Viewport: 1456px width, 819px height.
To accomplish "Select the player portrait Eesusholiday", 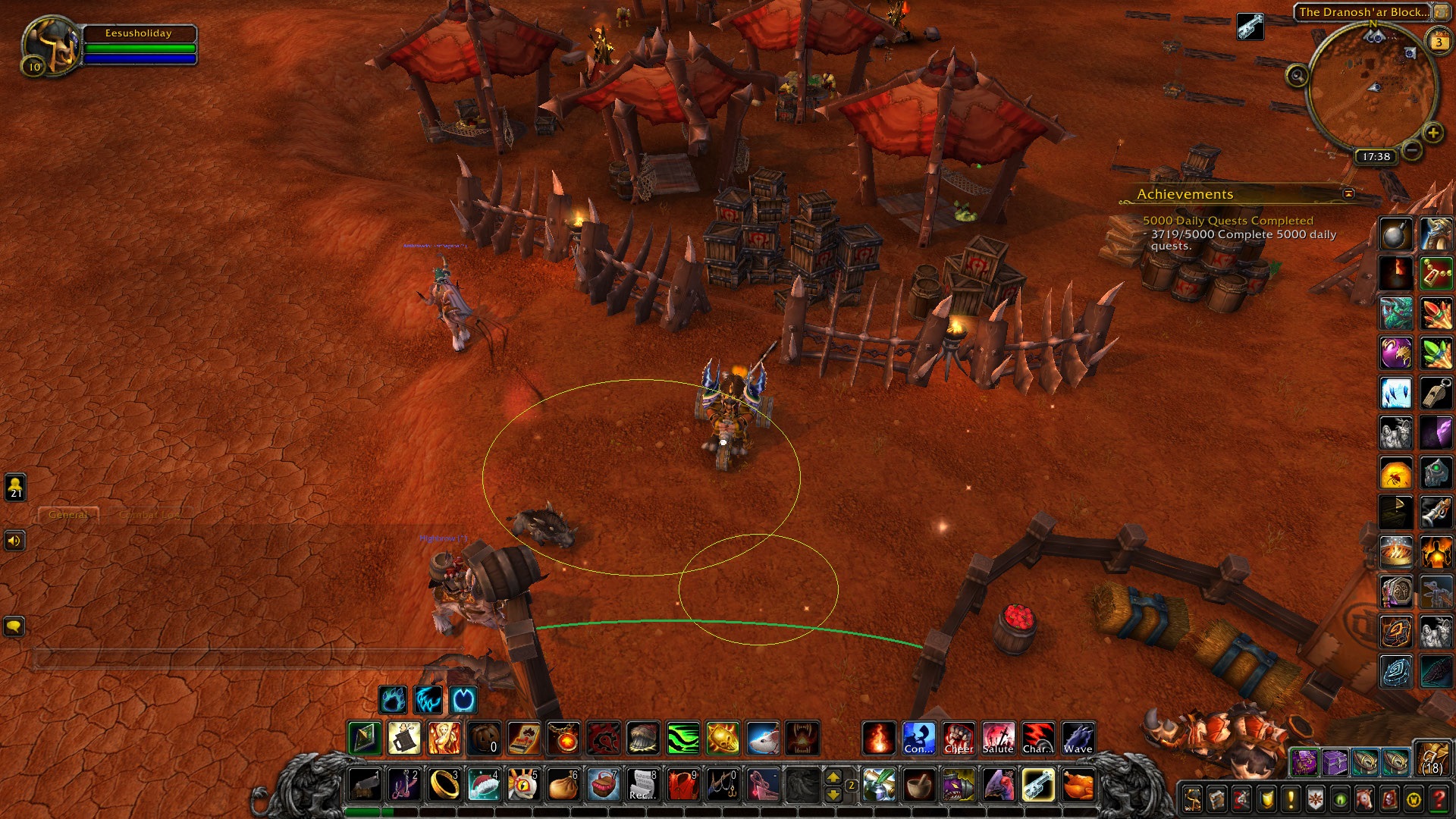I will point(52,47).
